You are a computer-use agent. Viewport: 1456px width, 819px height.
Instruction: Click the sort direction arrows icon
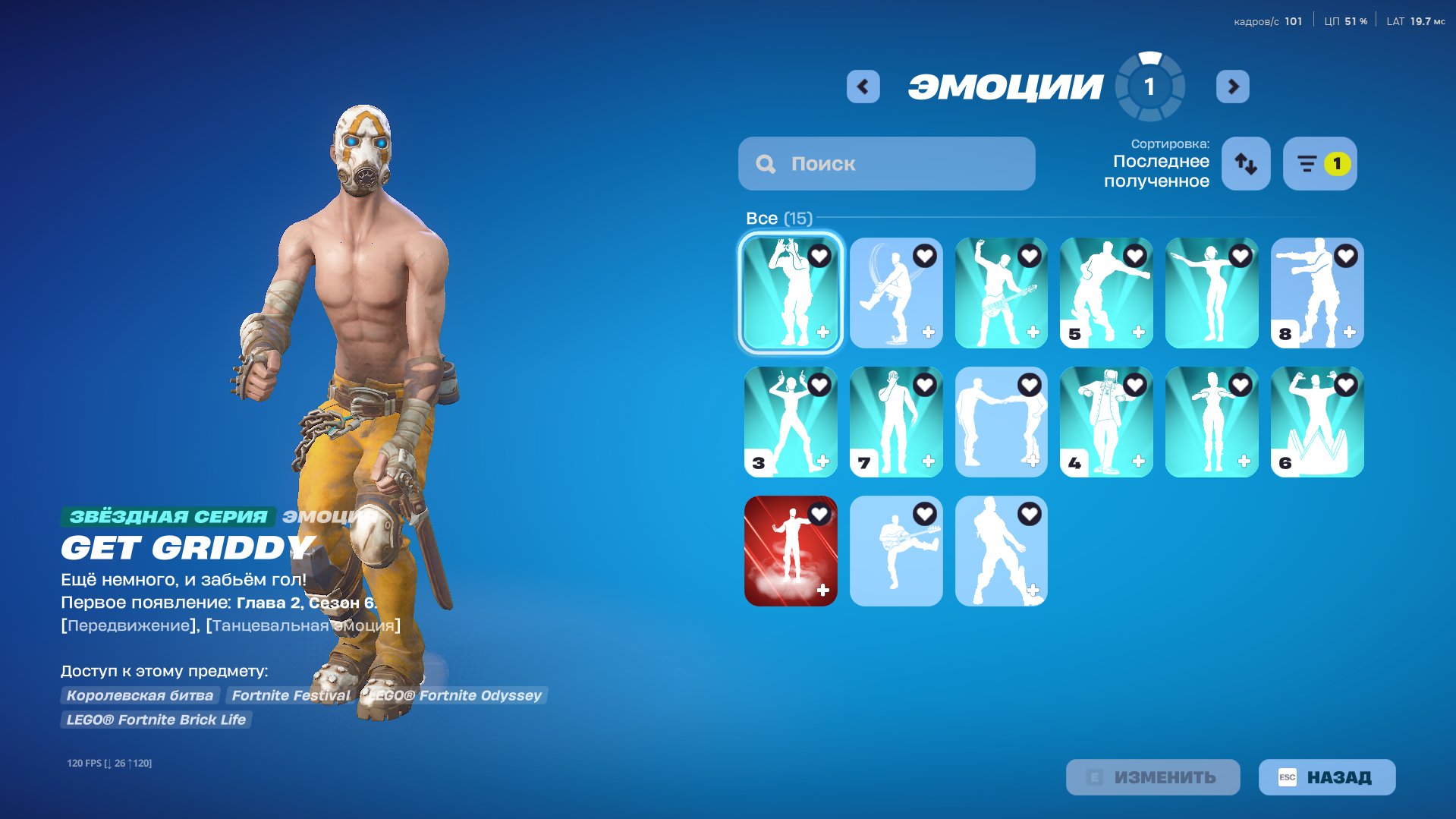pos(1244,163)
